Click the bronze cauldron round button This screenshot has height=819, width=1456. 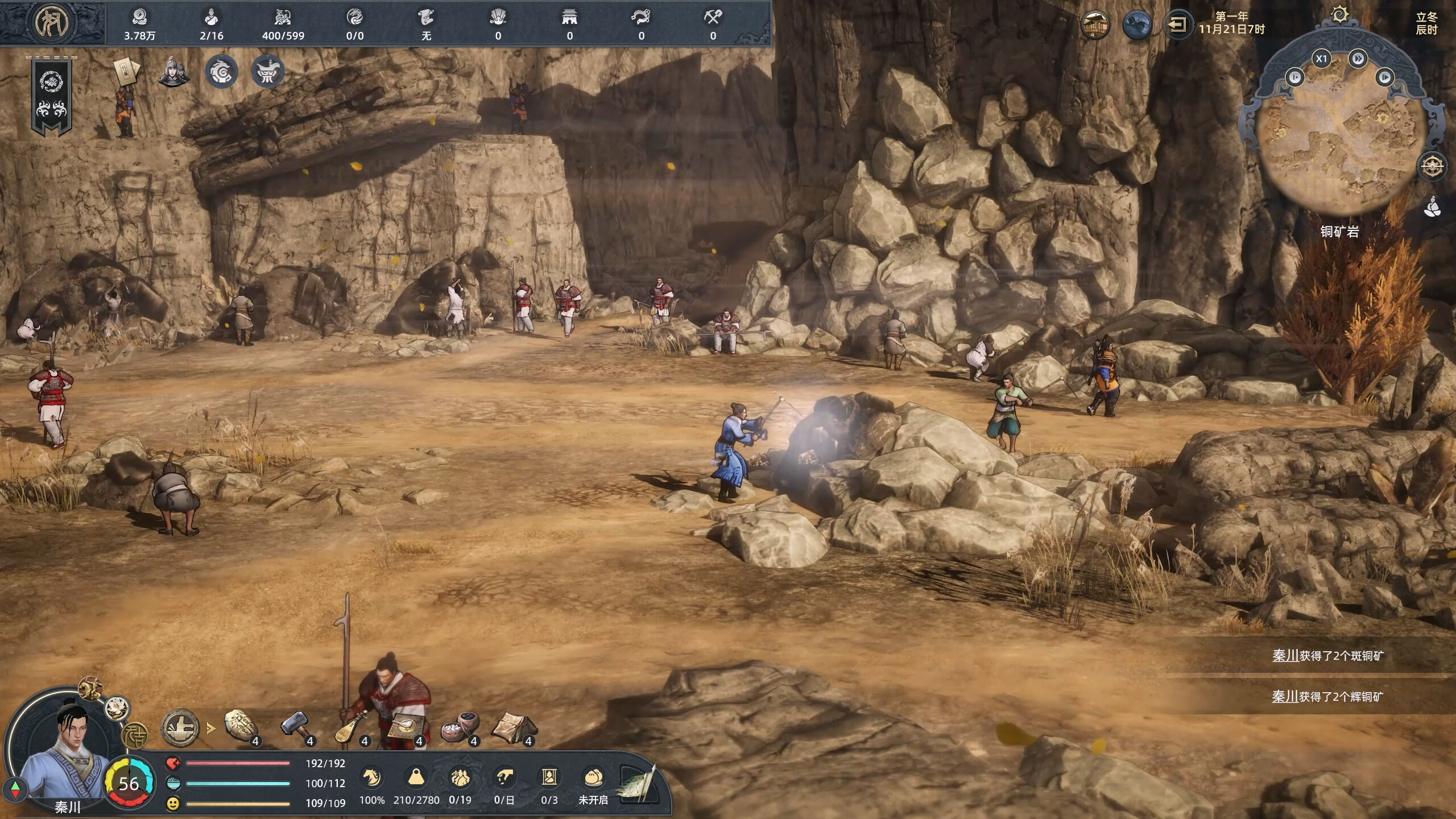coord(267,72)
